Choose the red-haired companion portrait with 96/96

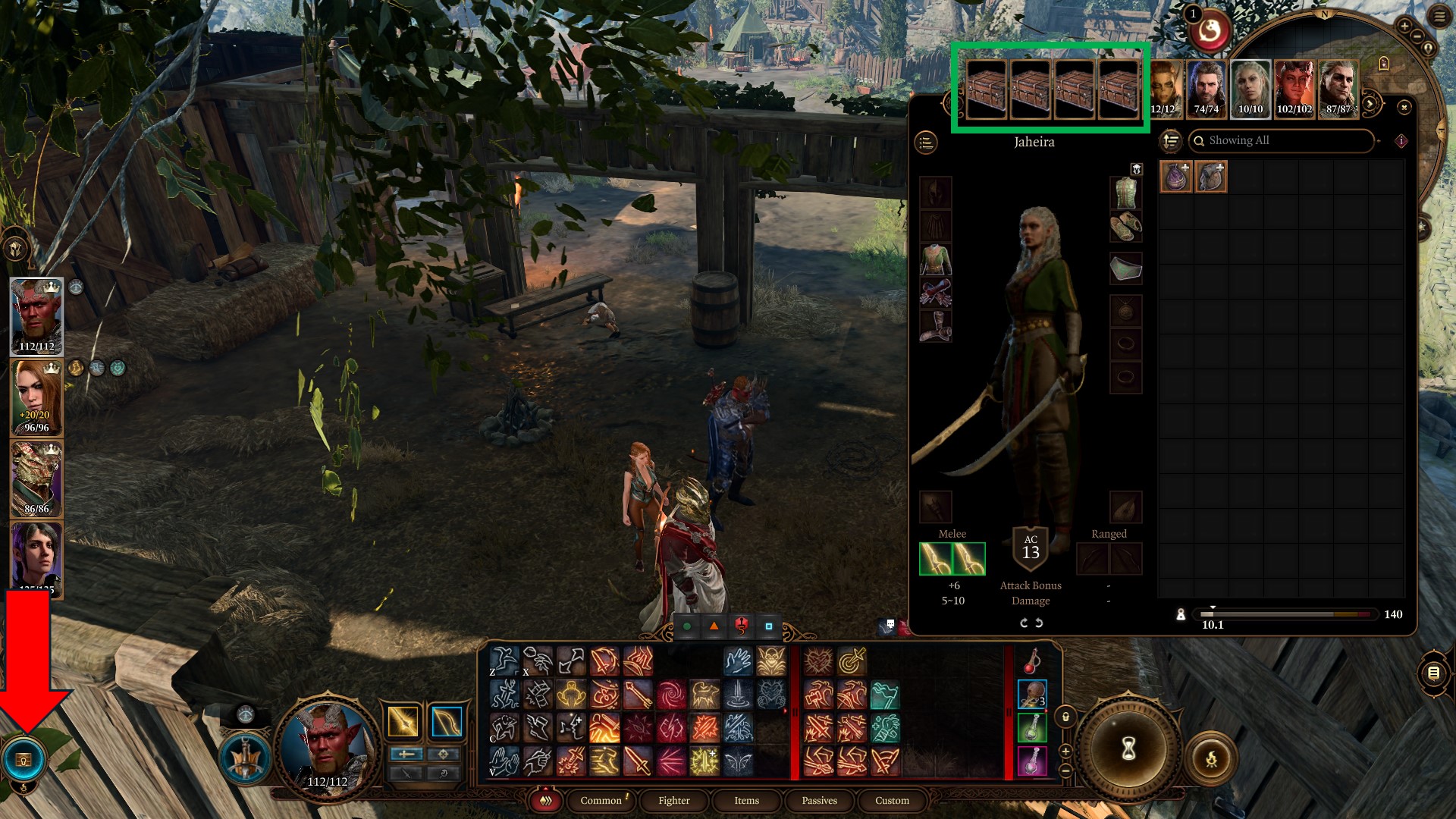click(36, 397)
